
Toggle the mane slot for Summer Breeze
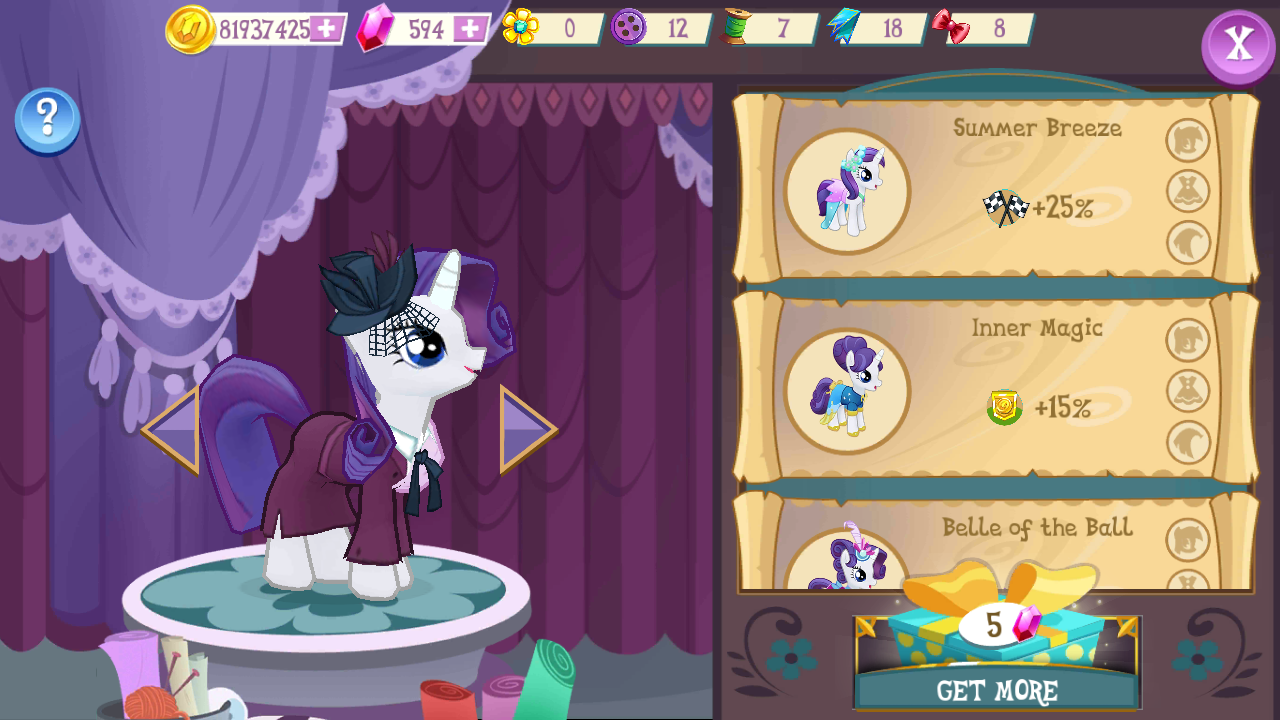[x=1186, y=140]
